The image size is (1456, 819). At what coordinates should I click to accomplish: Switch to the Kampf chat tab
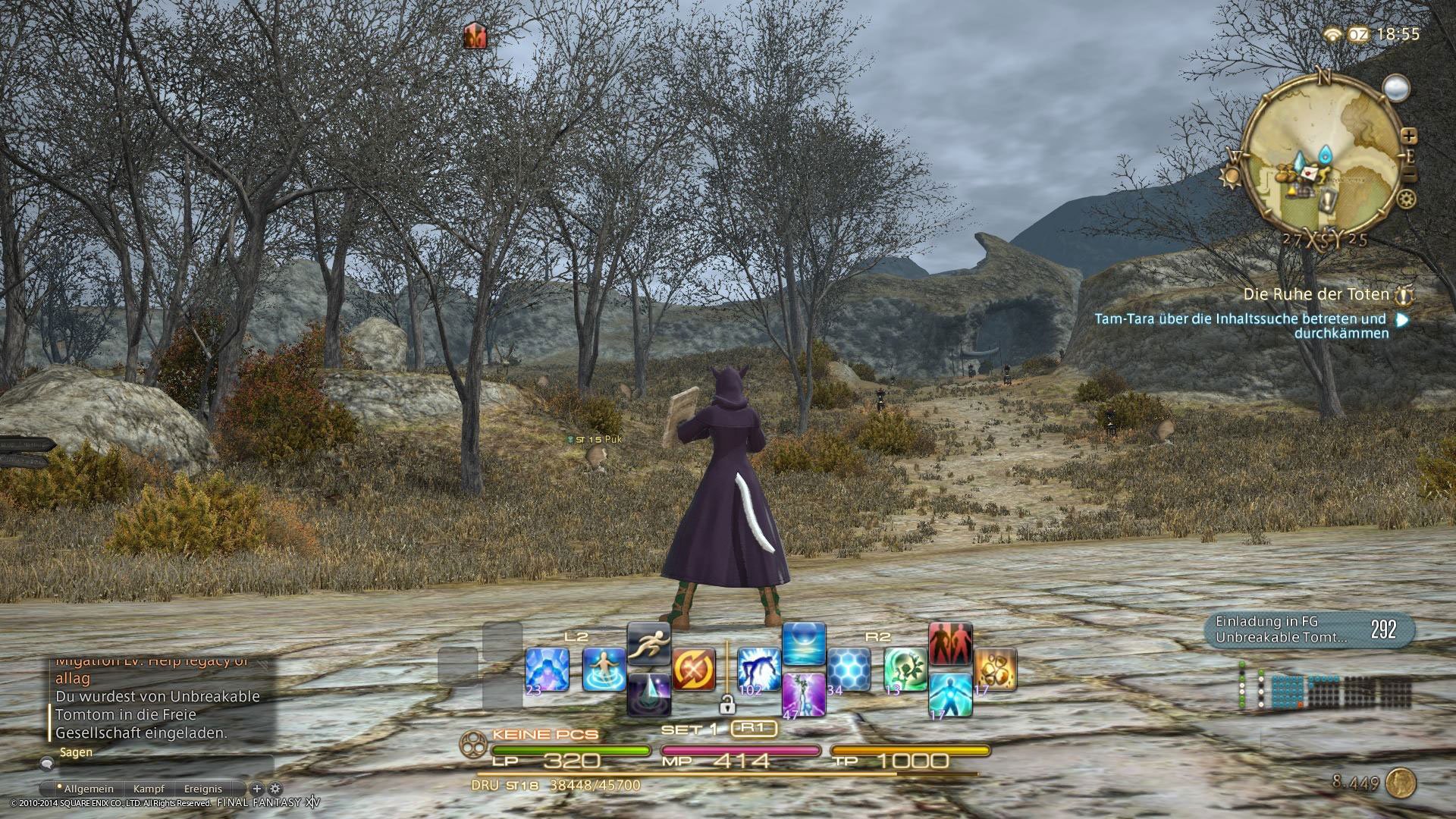(x=149, y=789)
